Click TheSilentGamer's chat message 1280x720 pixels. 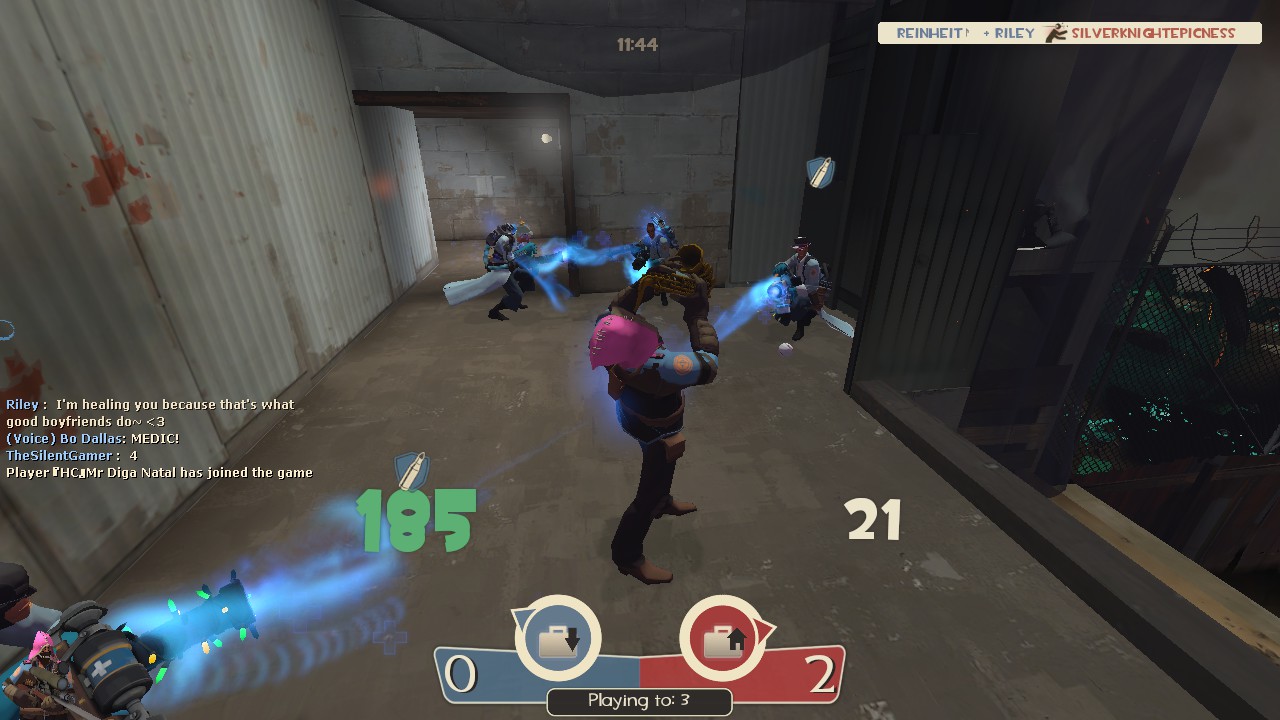pos(72,456)
